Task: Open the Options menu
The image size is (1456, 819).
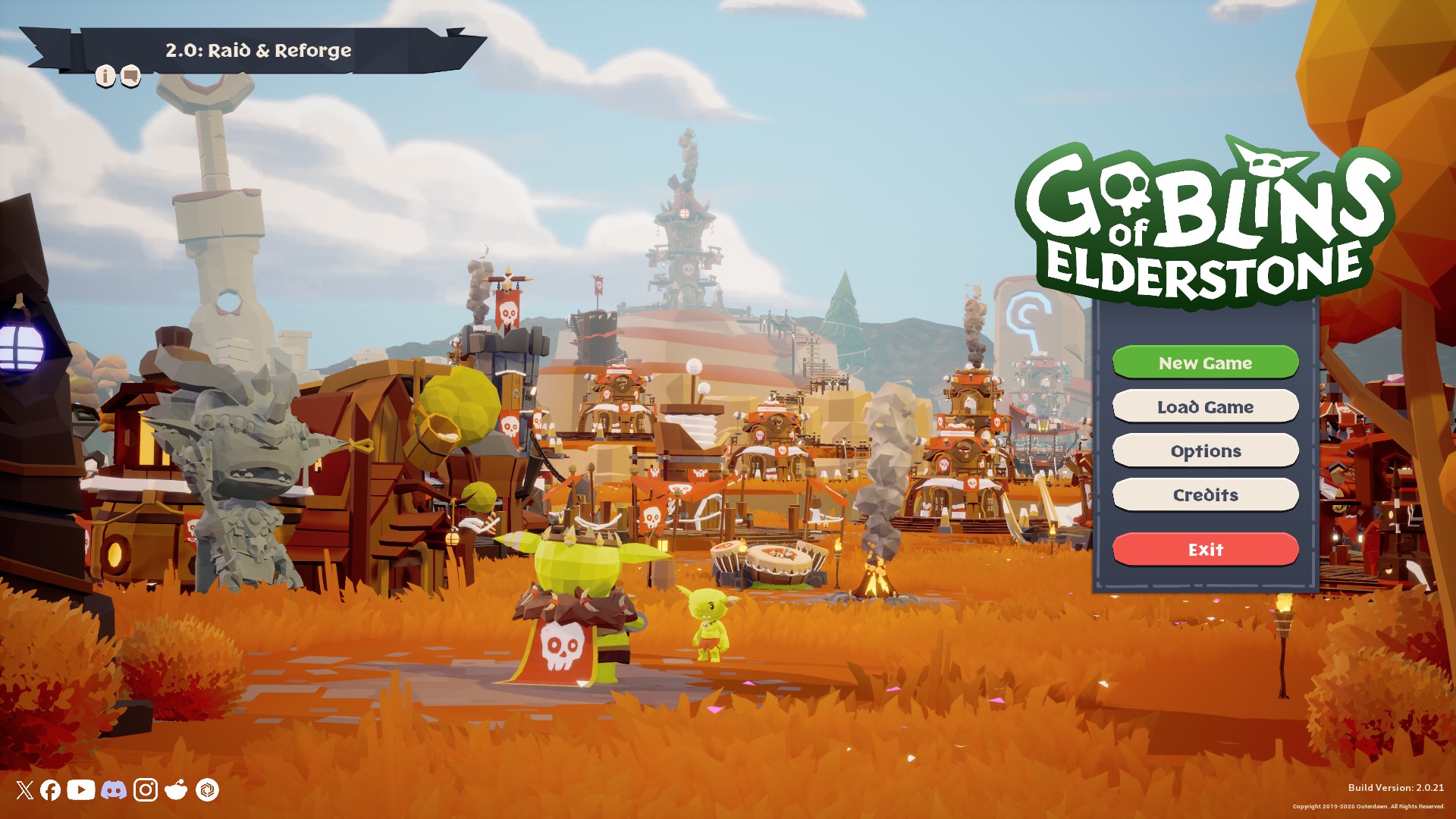Action: coord(1205,450)
